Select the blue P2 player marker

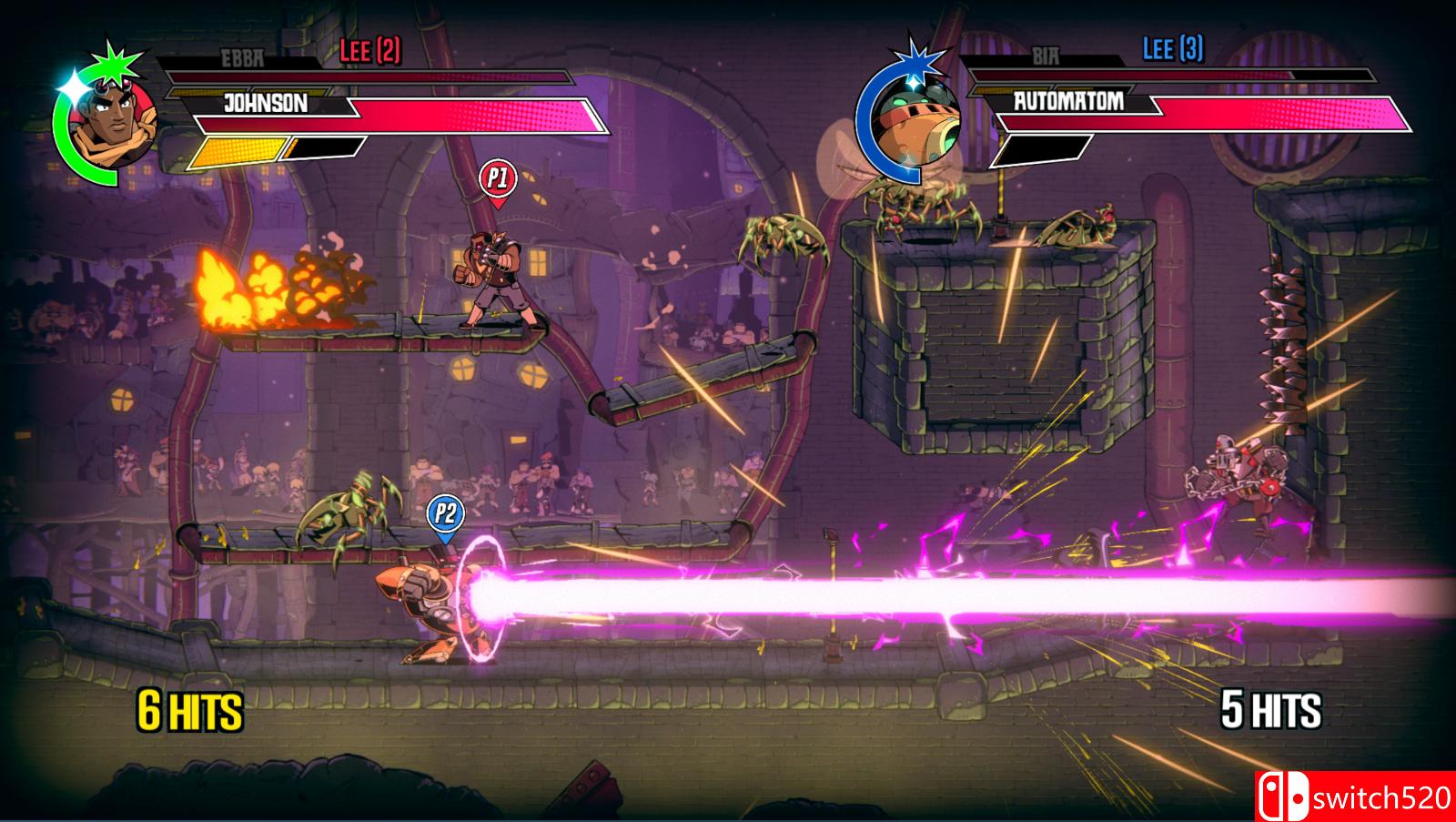coord(445,513)
